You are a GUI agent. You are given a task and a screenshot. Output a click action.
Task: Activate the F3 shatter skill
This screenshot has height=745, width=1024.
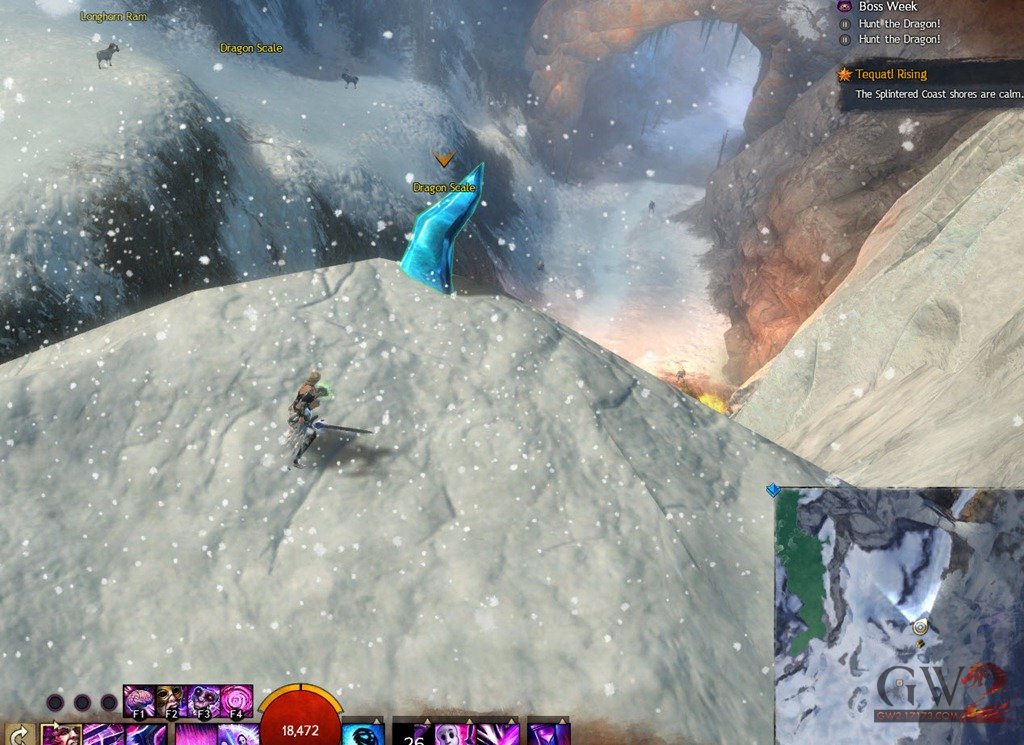[x=204, y=697]
